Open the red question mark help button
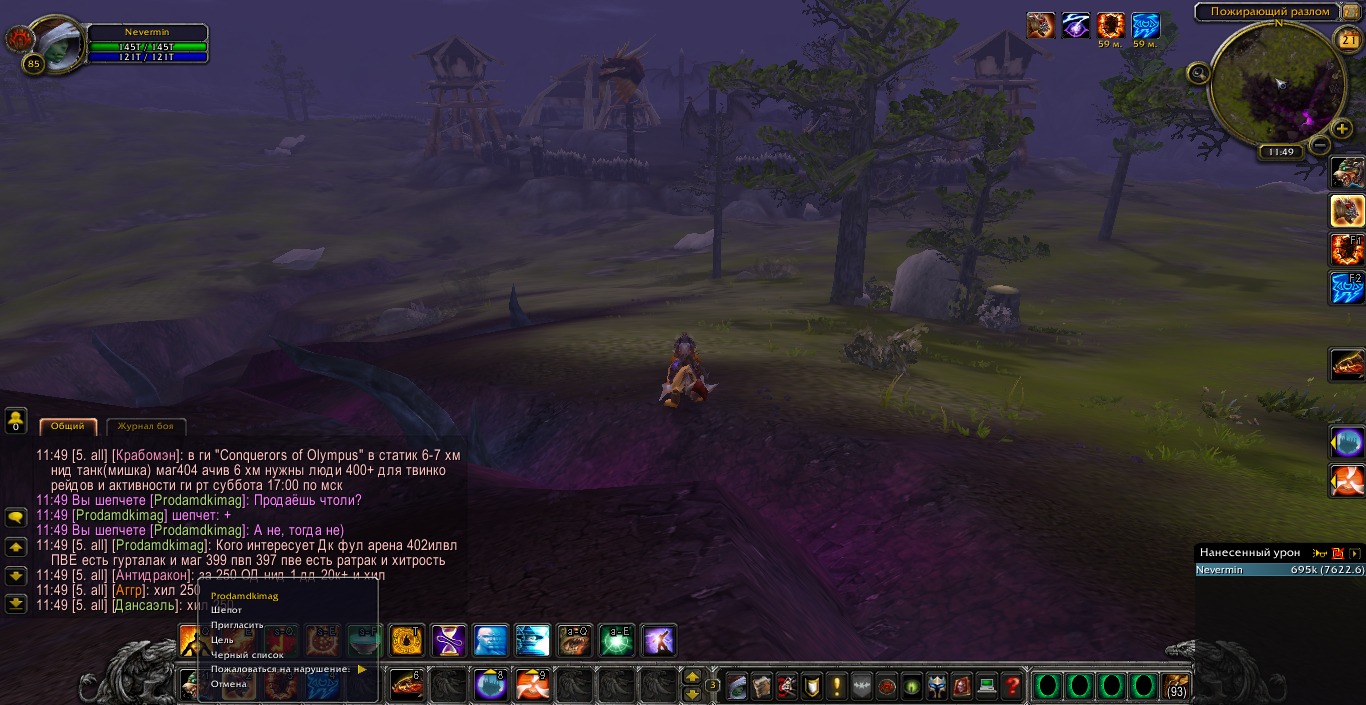Viewport: 1366px width, 705px height. pyautogui.click(x=1012, y=686)
